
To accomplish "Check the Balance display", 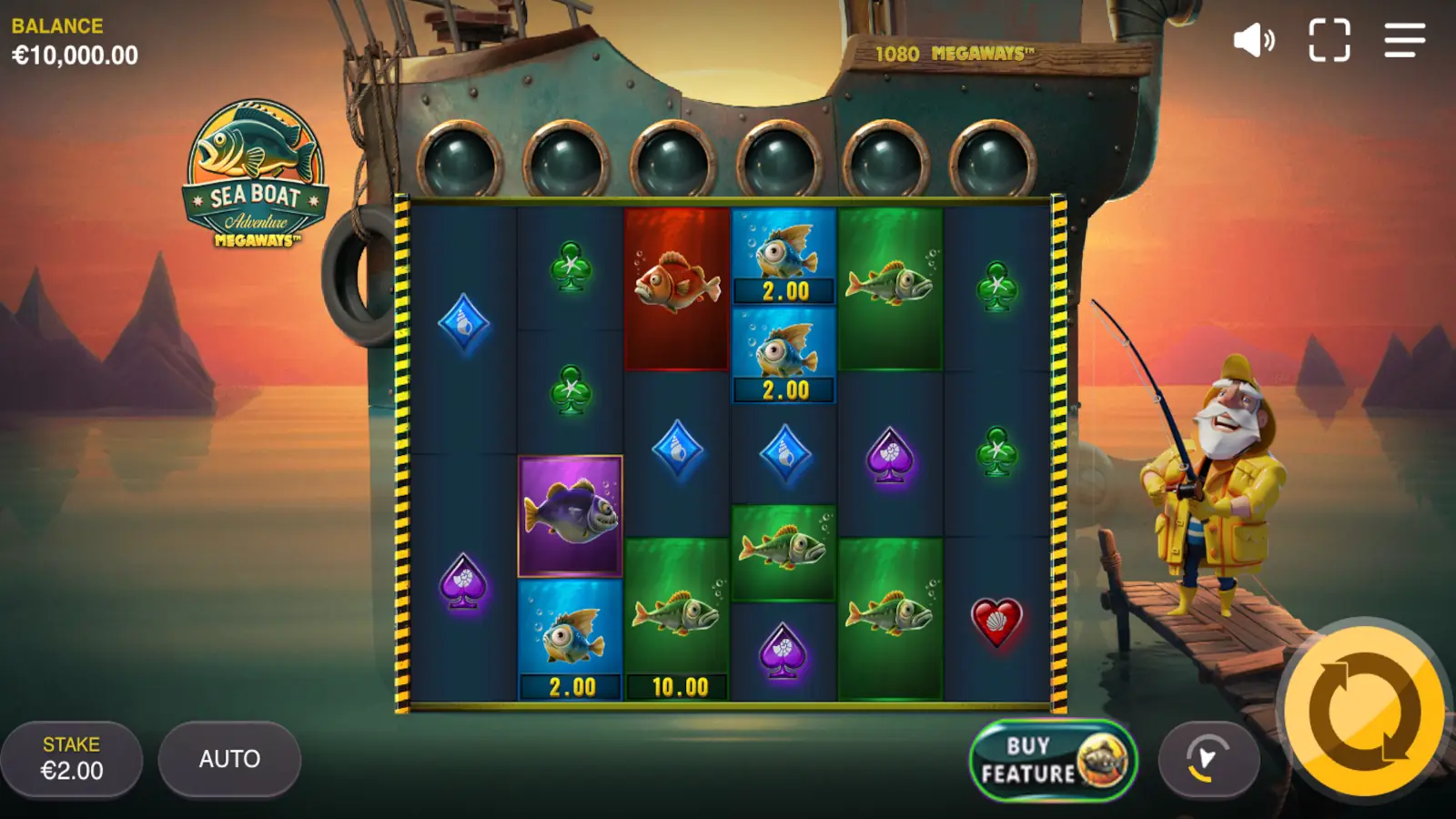I will click(x=73, y=41).
